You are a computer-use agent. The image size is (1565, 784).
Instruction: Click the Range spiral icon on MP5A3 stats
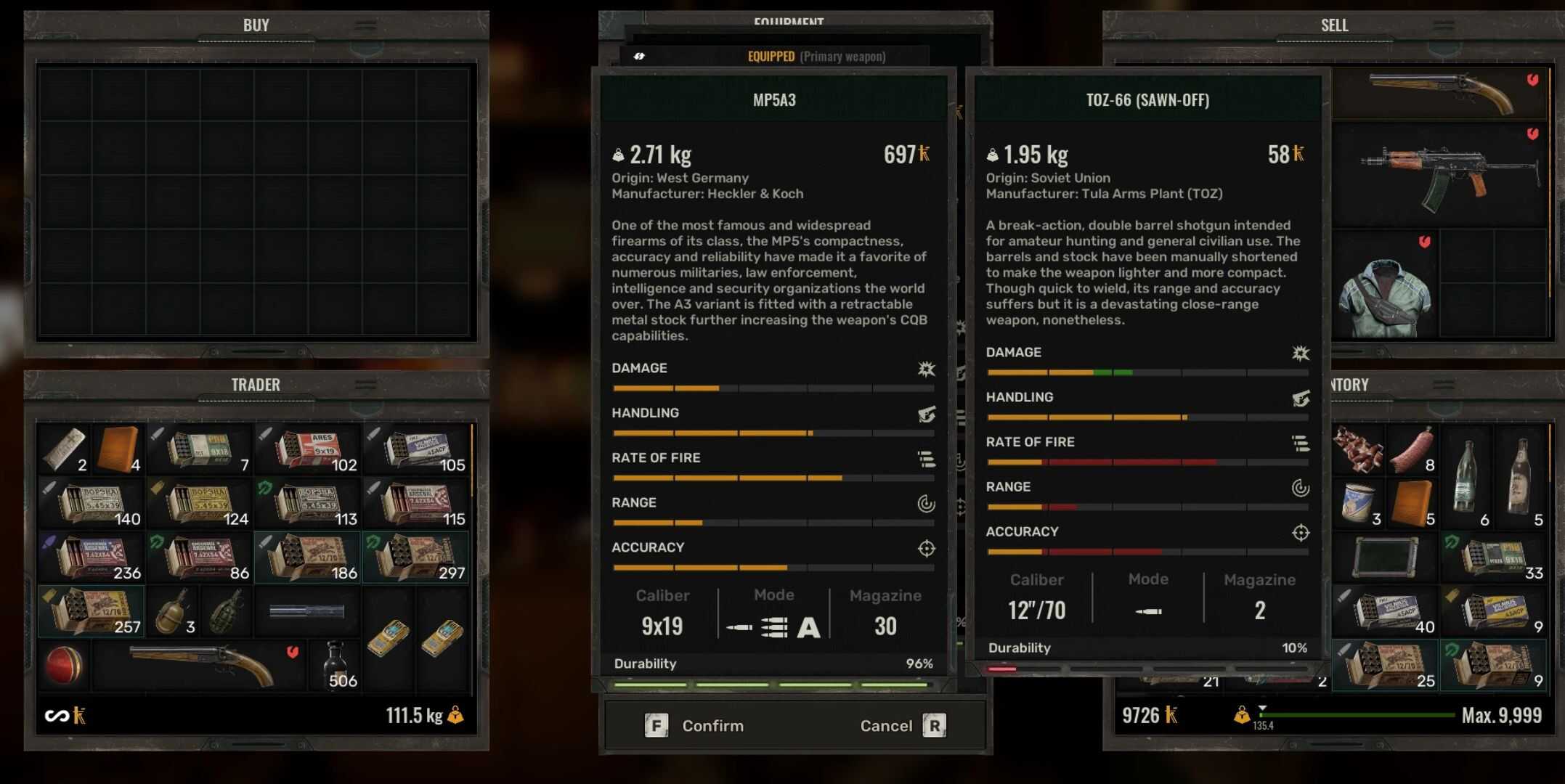pos(927,504)
